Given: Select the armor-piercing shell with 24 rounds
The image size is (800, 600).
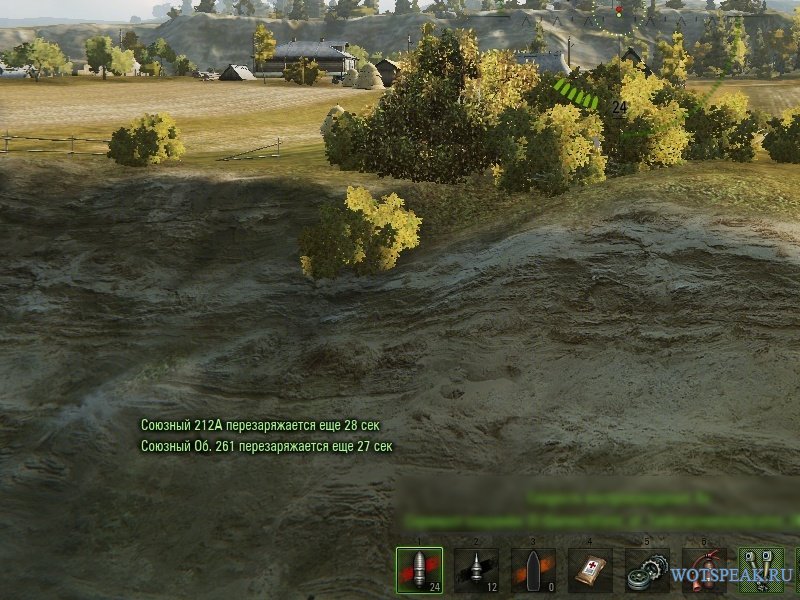Looking at the screenshot, I should [x=419, y=571].
